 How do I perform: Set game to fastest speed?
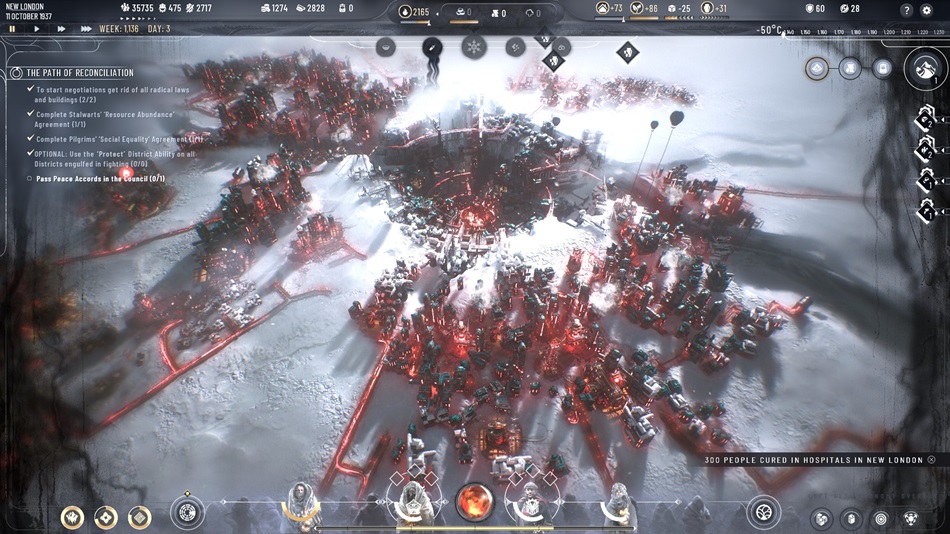point(86,29)
